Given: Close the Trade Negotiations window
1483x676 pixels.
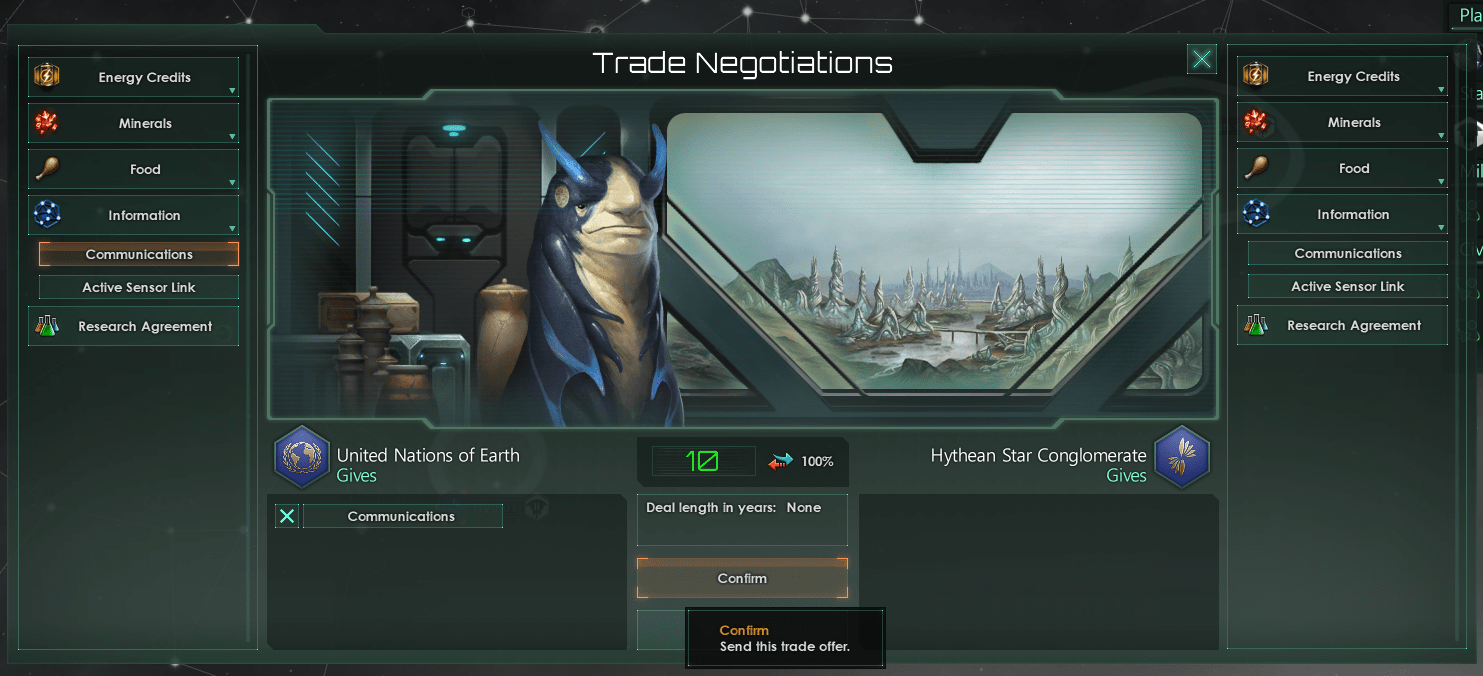Looking at the screenshot, I should (x=1202, y=60).
